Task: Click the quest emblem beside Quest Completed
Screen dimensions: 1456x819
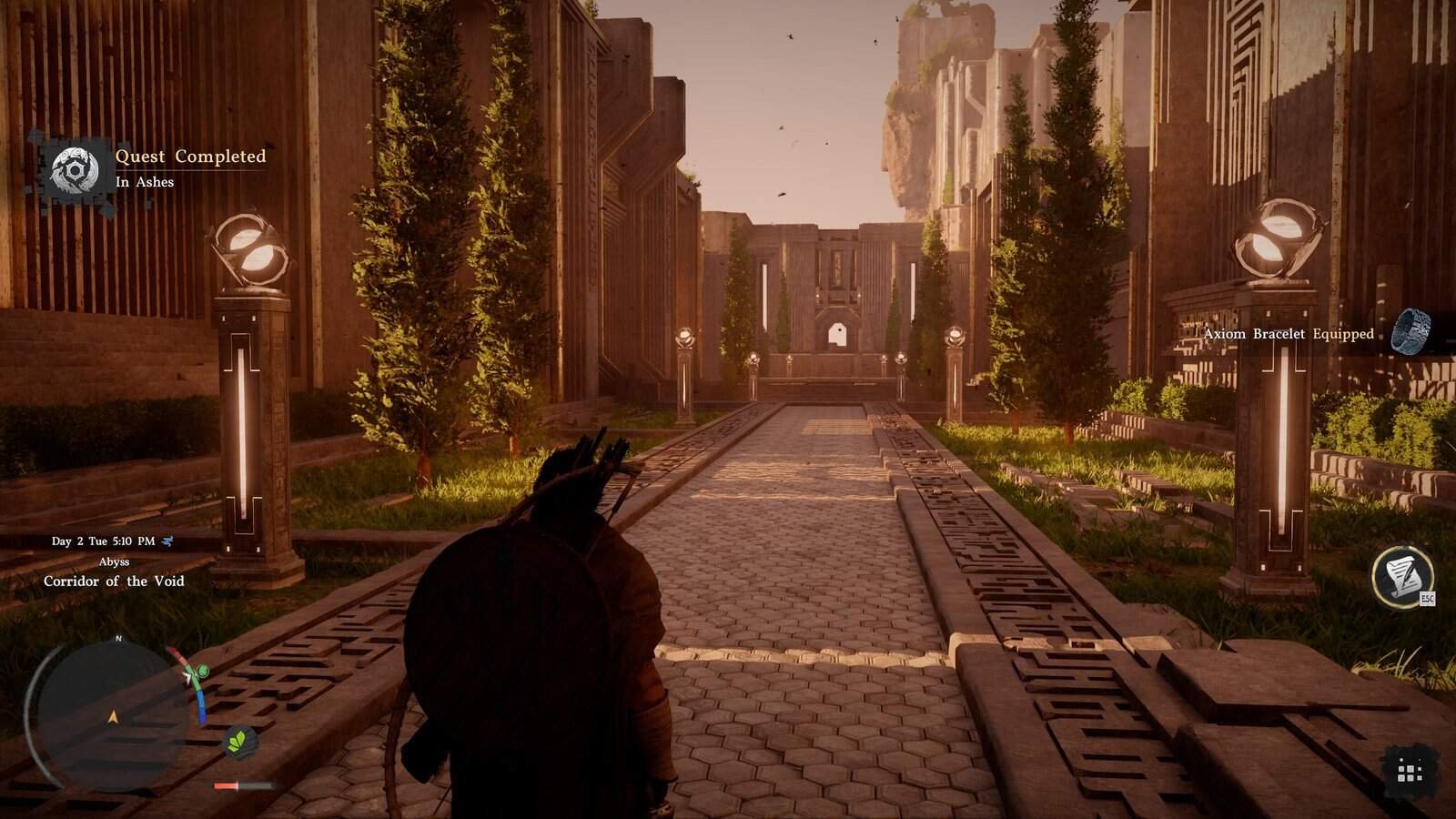Action: coord(74,167)
